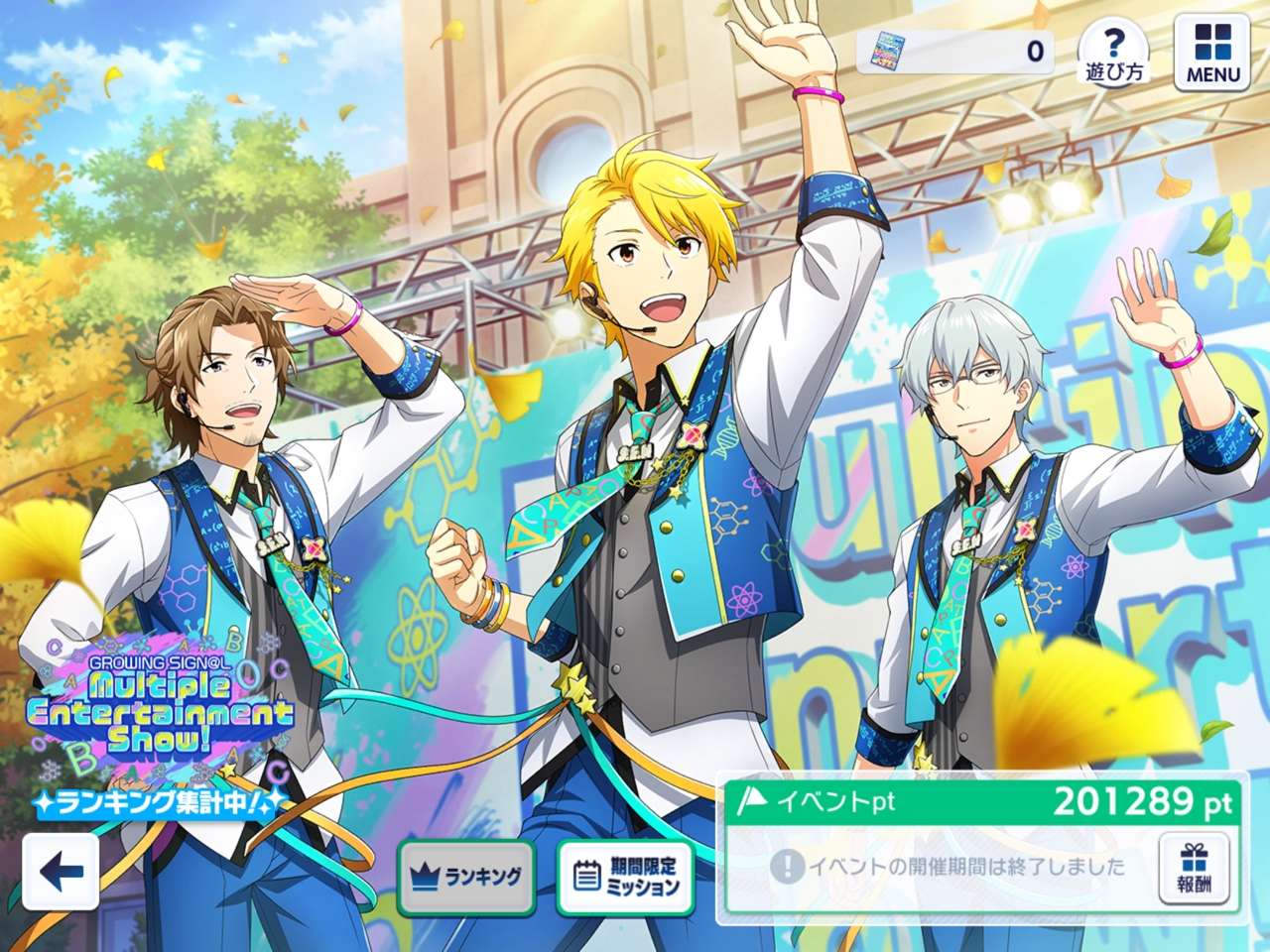
Task: View the 期間限定ミッション limited missions
Action: (x=629, y=877)
